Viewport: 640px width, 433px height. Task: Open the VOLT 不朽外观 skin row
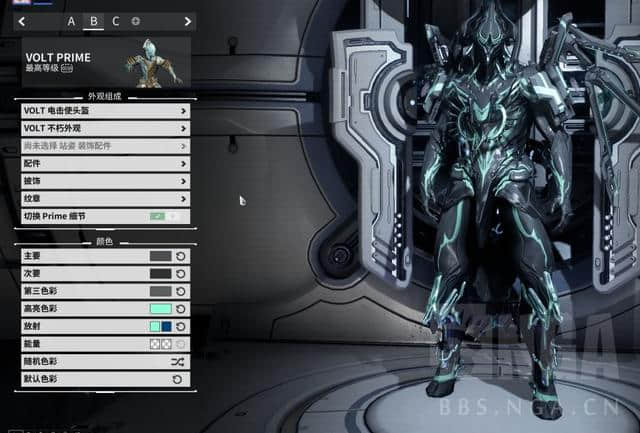point(104,128)
